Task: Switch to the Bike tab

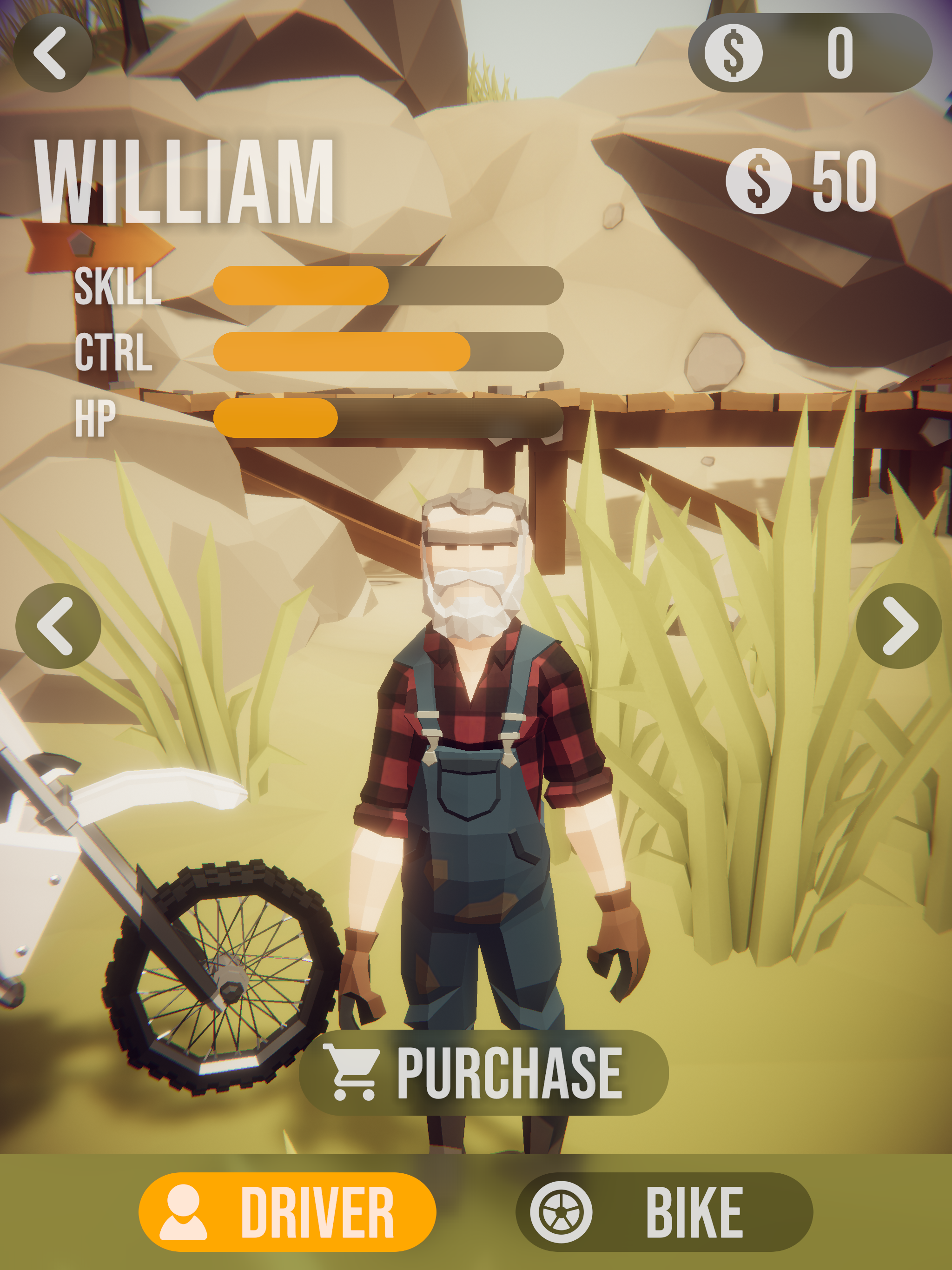Action: click(664, 1212)
